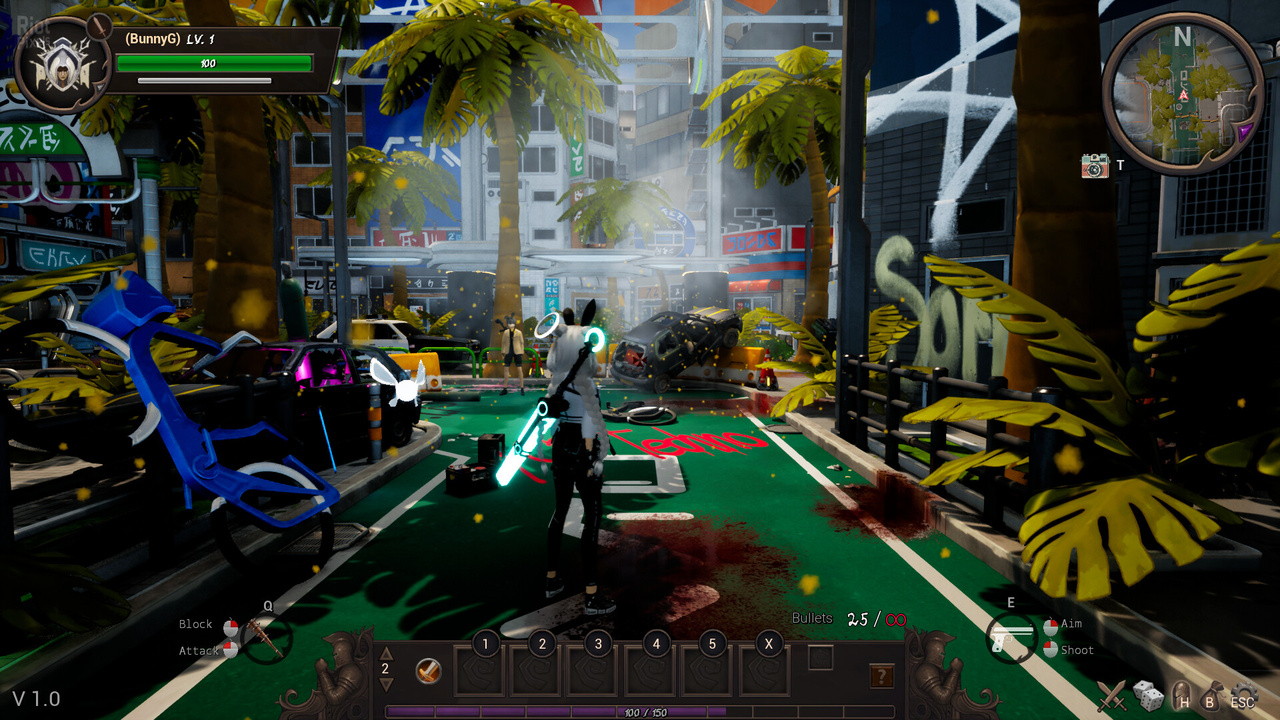Click the up arrow above the number 2
The height and width of the screenshot is (720, 1280).
385,654
